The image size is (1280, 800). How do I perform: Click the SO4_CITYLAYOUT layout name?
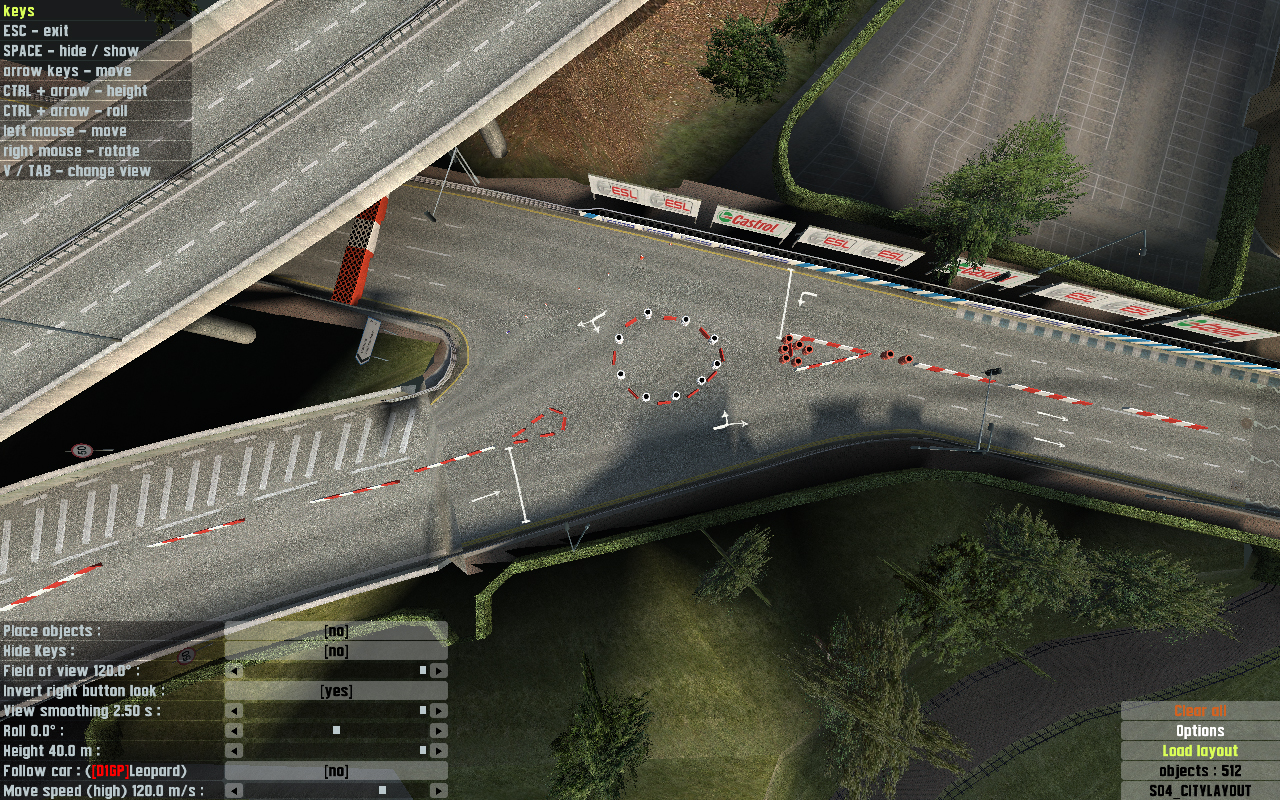1200,791
